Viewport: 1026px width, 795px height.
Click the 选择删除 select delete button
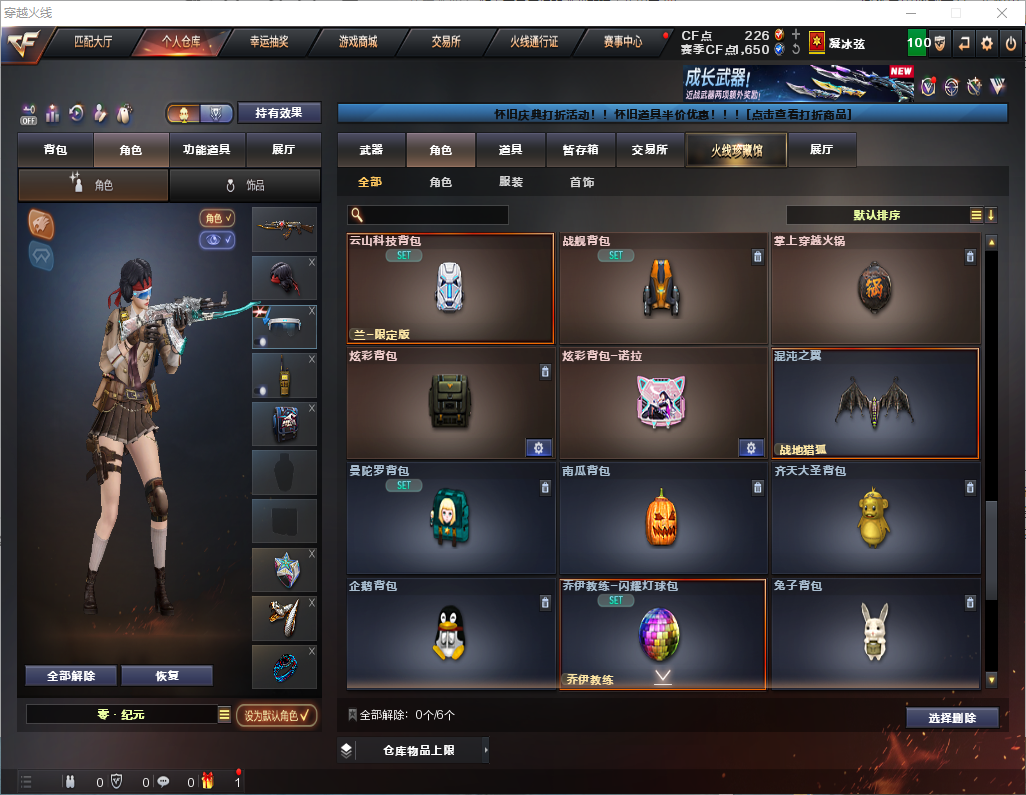coord(952,718)
